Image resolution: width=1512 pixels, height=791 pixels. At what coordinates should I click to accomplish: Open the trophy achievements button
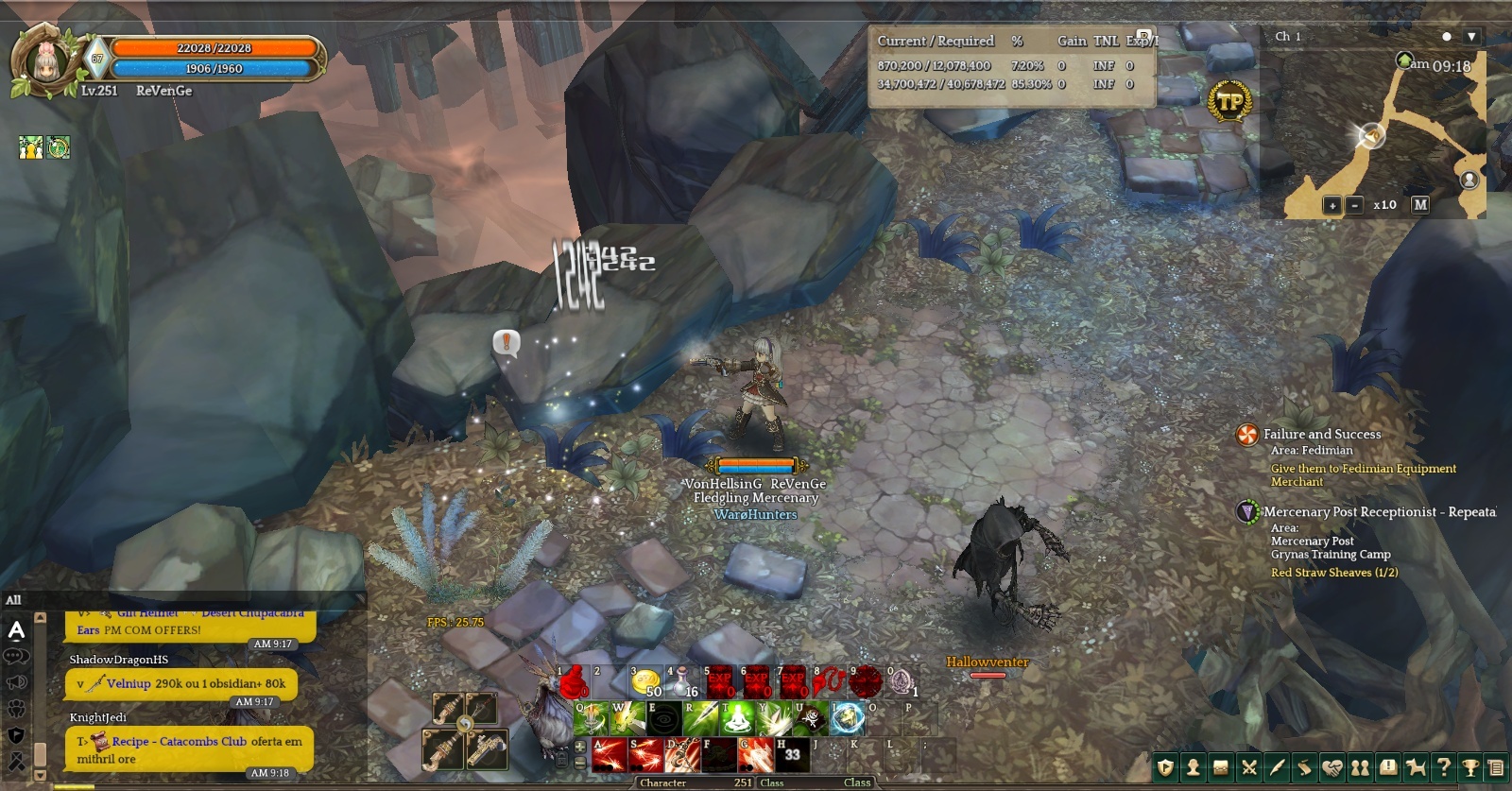[x=1469, y=767]
